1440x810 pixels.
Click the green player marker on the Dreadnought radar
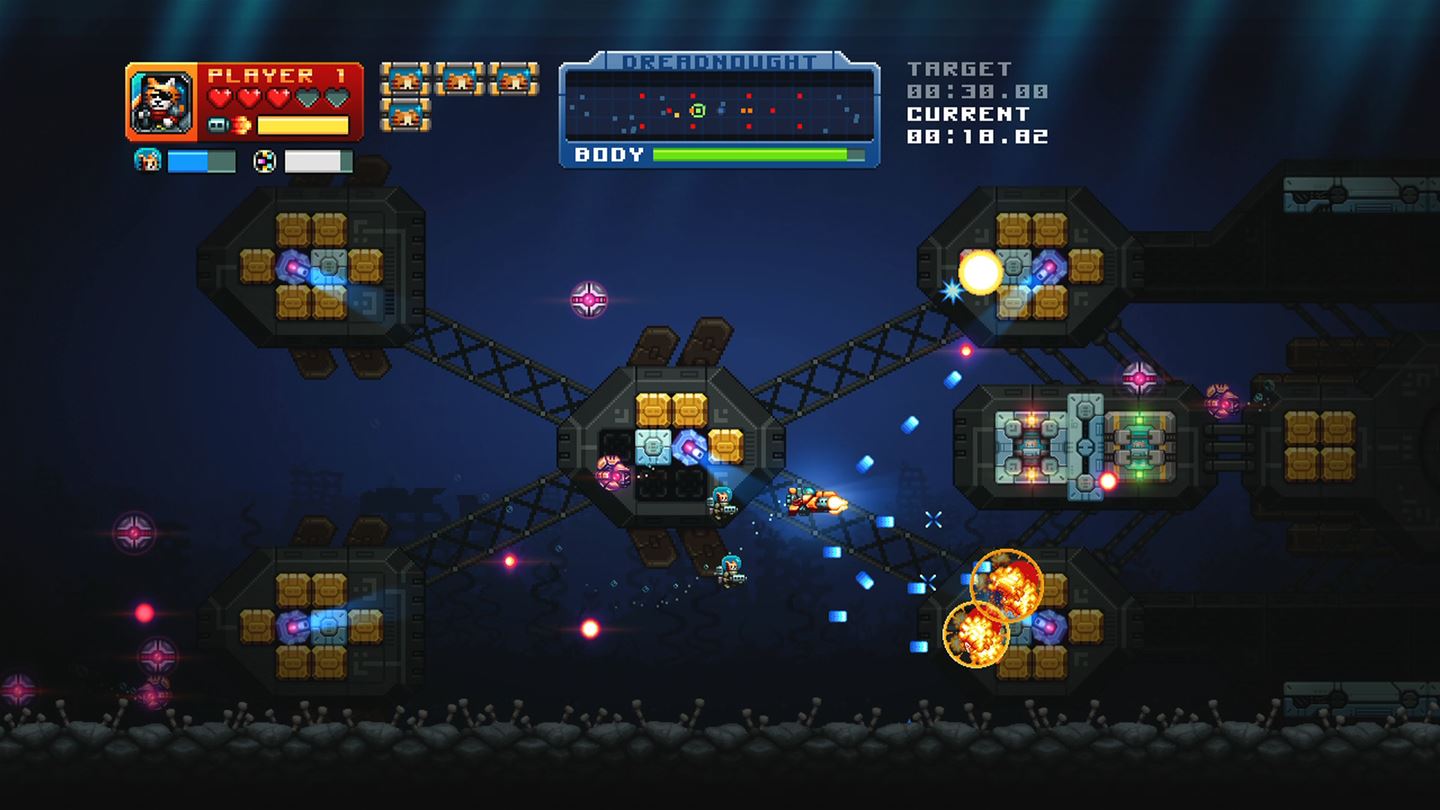coord(697,109)
